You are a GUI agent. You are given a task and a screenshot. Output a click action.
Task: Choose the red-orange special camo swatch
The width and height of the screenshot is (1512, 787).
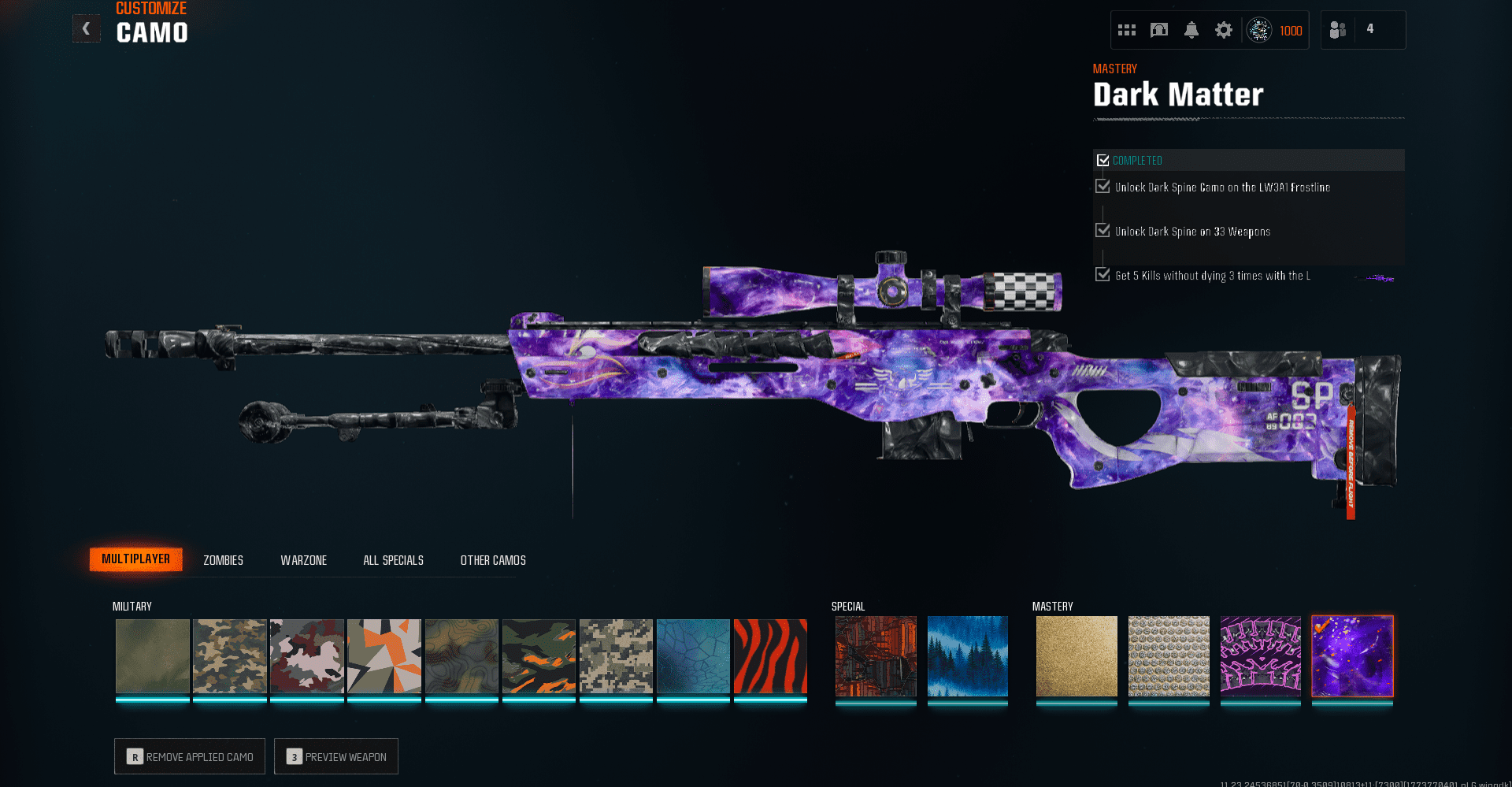pos(876,656)
